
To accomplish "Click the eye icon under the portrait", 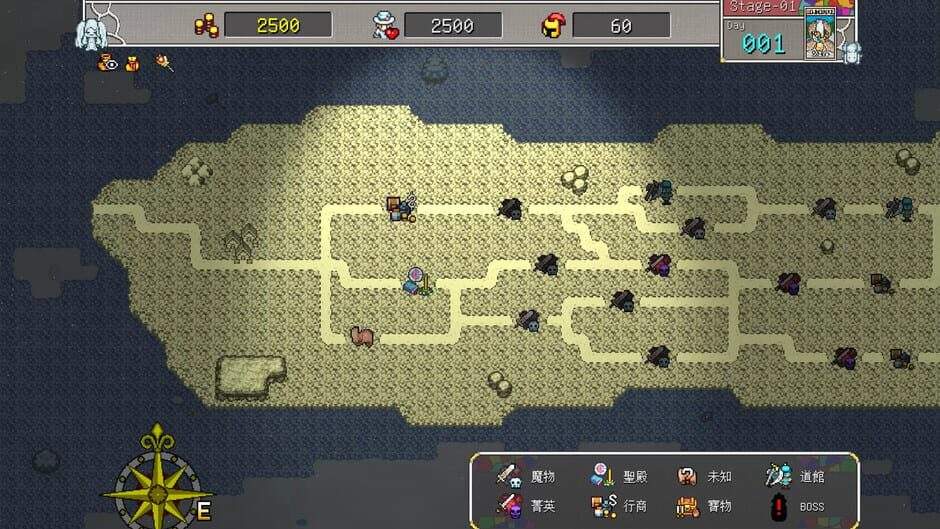I will coord(108,64).
